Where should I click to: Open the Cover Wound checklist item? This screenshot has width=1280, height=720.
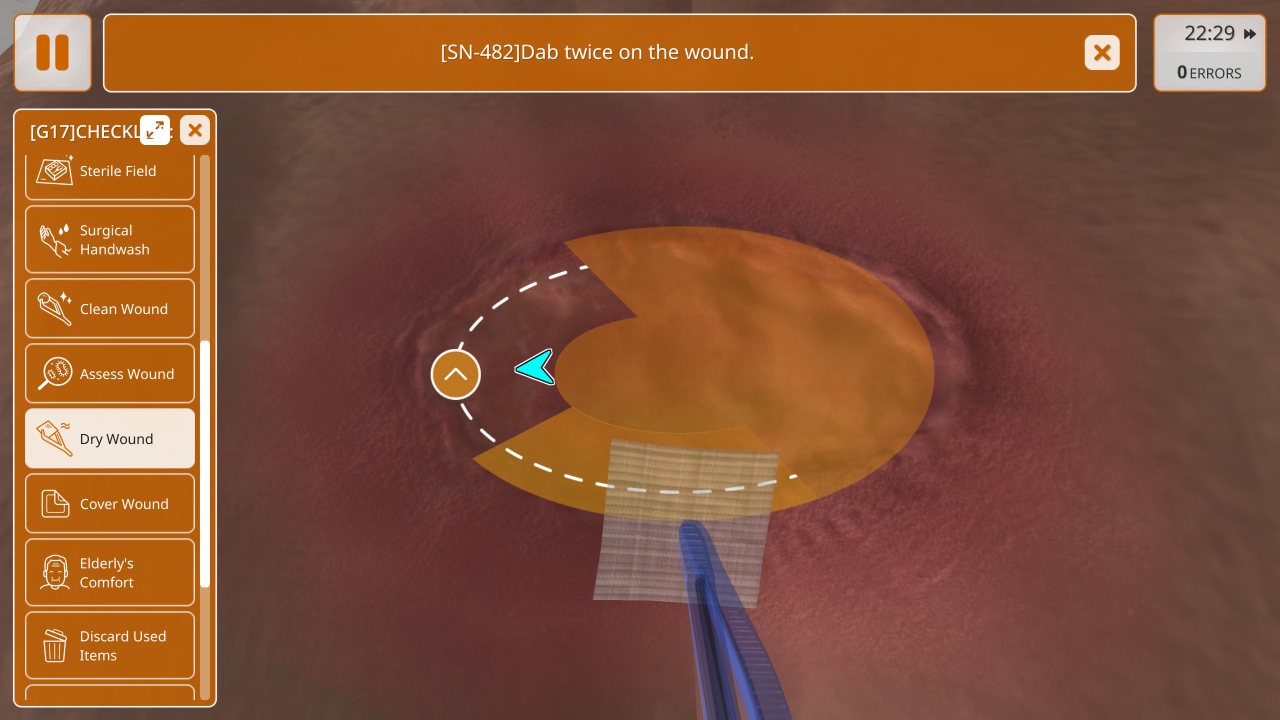[x=110, y=504]
